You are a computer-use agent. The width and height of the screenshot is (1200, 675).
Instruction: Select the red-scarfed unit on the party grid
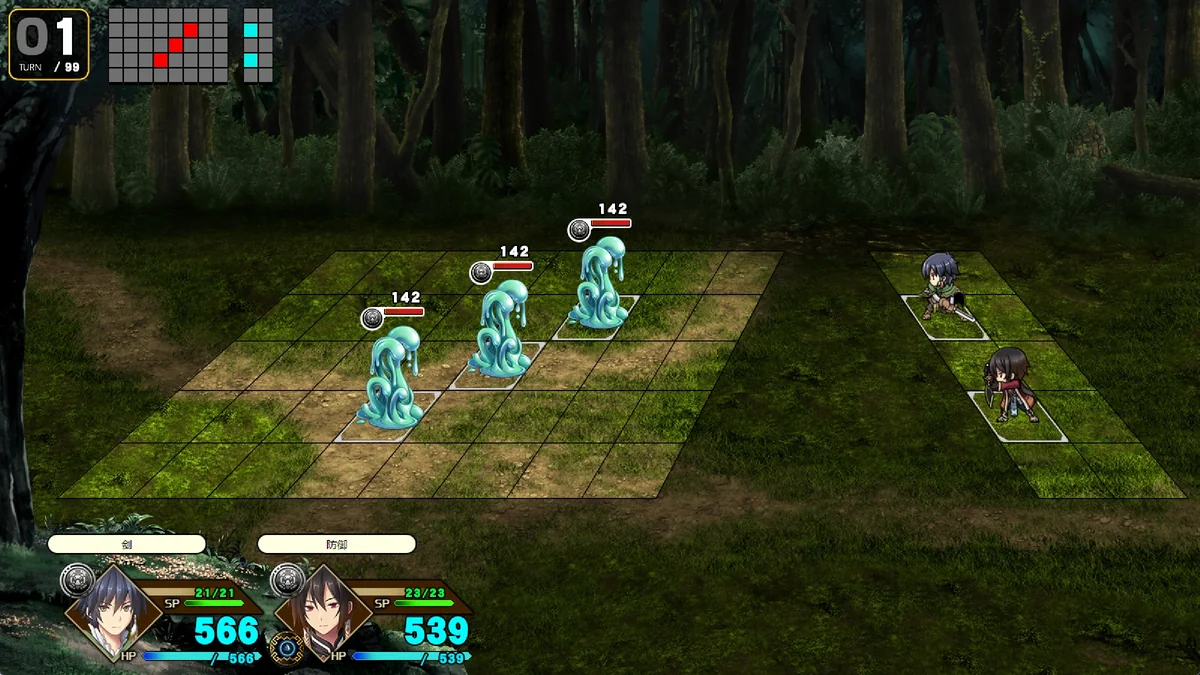pyautogui.click(x=1010, y=385)
